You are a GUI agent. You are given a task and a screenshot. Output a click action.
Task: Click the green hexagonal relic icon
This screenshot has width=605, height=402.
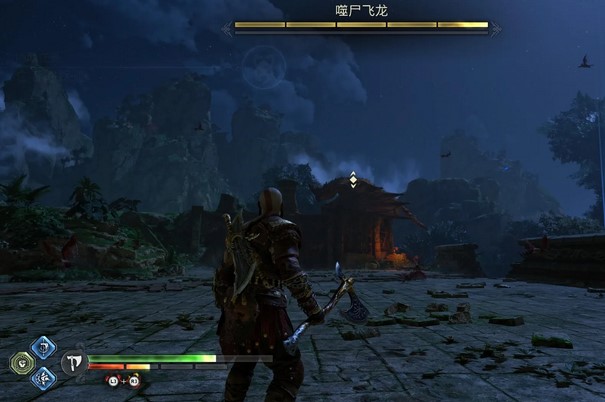coord(22,363)
